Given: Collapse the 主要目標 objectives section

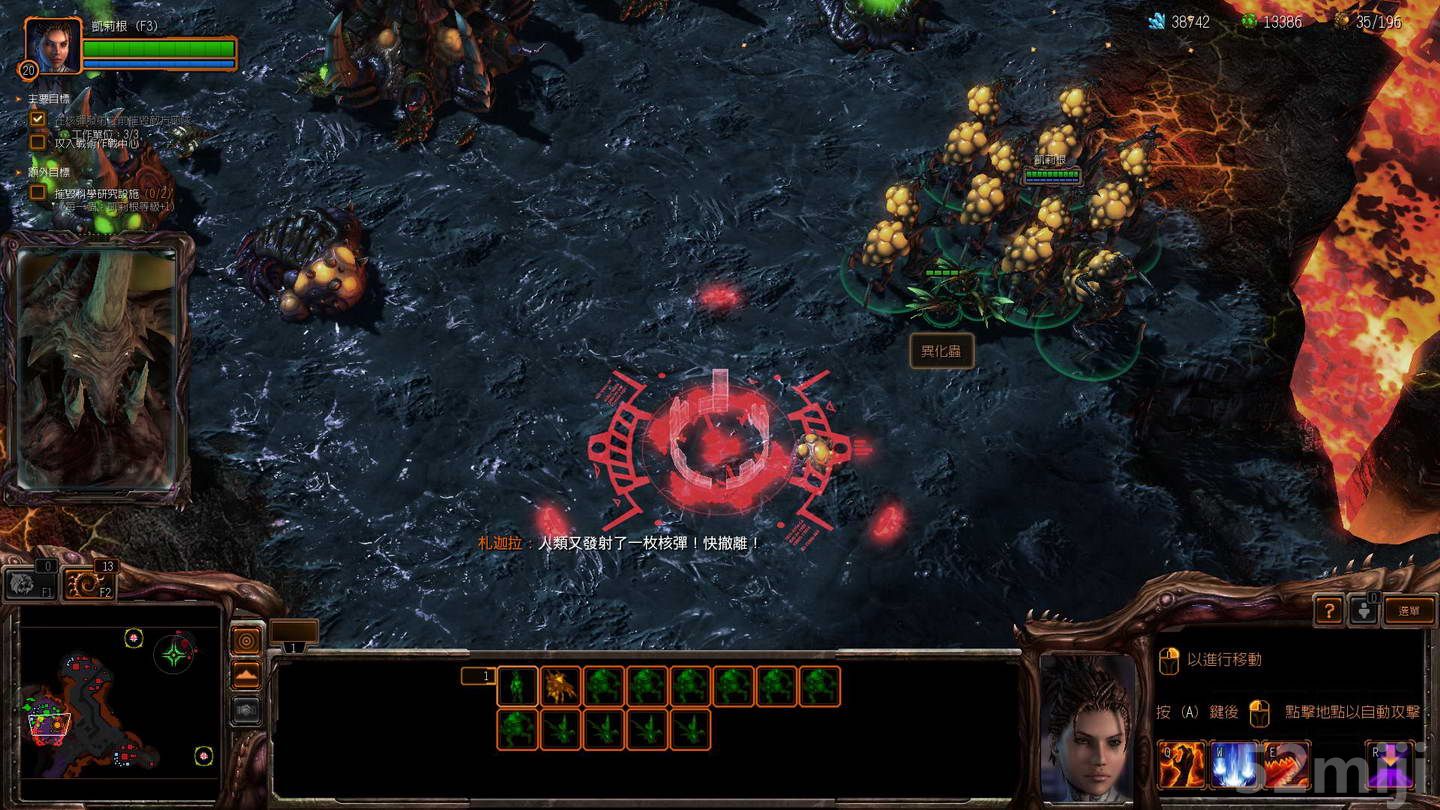Looking at the screenshot, I should [x=17, y=99].
